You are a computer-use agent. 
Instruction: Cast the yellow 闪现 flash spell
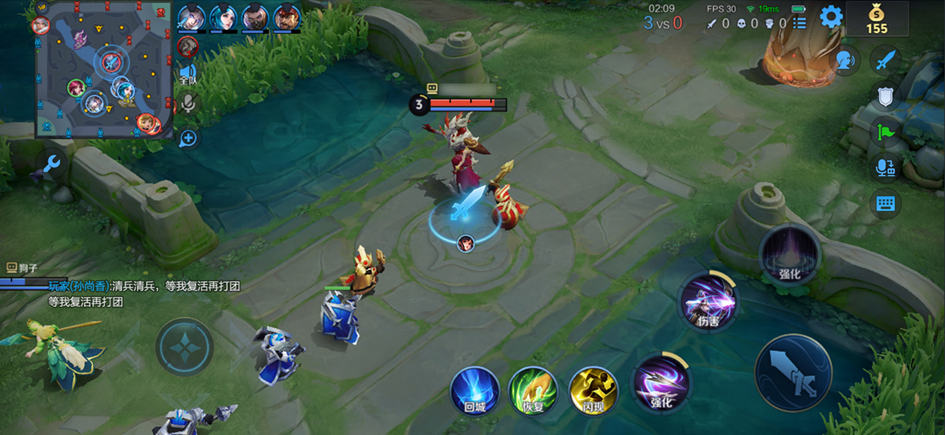click(x=592, y=388)
